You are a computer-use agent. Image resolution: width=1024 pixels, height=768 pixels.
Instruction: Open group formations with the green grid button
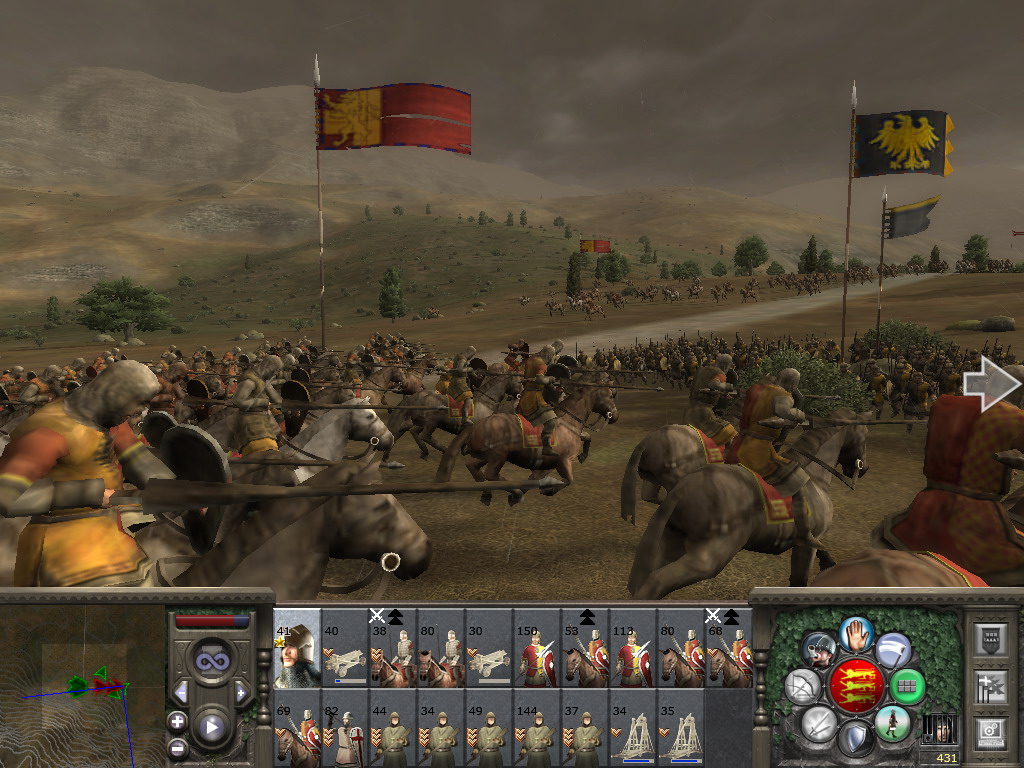coord(907,687)
